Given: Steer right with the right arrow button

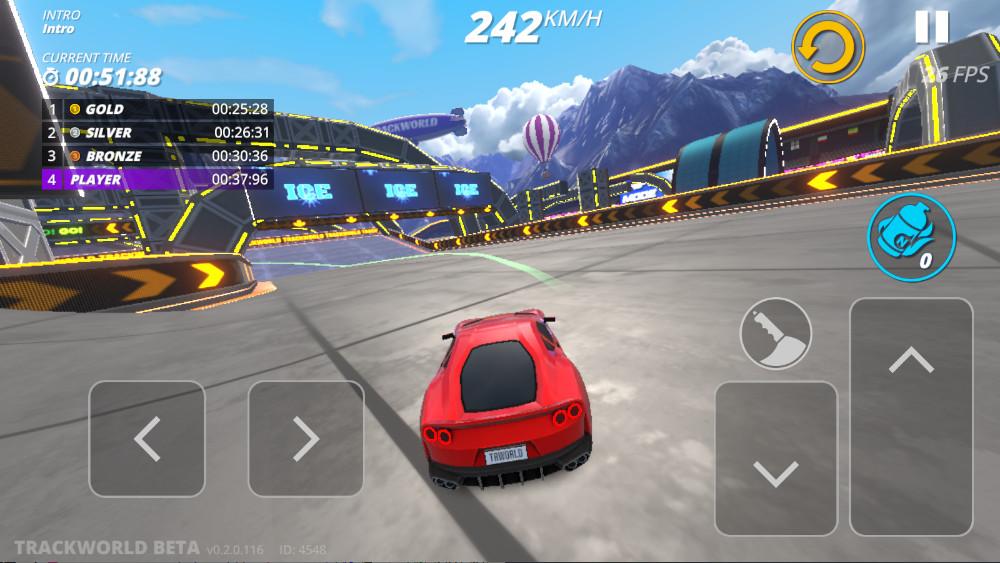Looking at the screenshot, I should point(306,438).
